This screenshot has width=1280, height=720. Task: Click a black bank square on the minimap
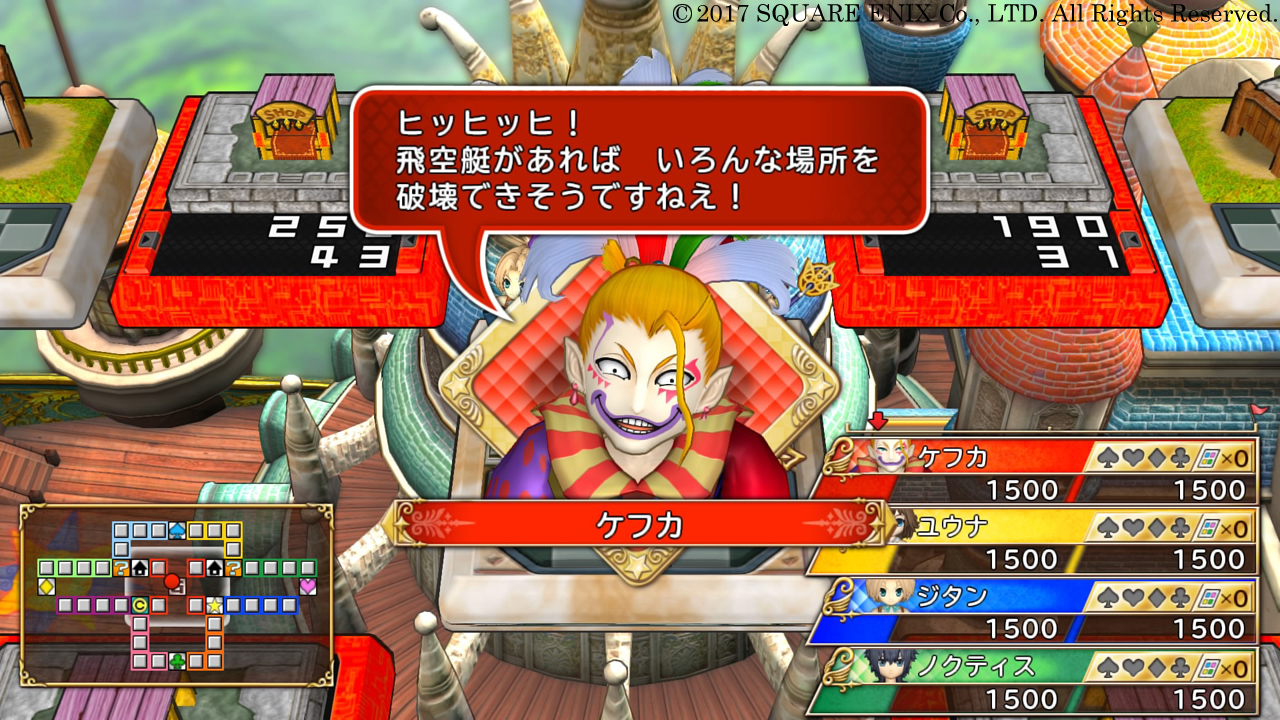pos(140,567)
